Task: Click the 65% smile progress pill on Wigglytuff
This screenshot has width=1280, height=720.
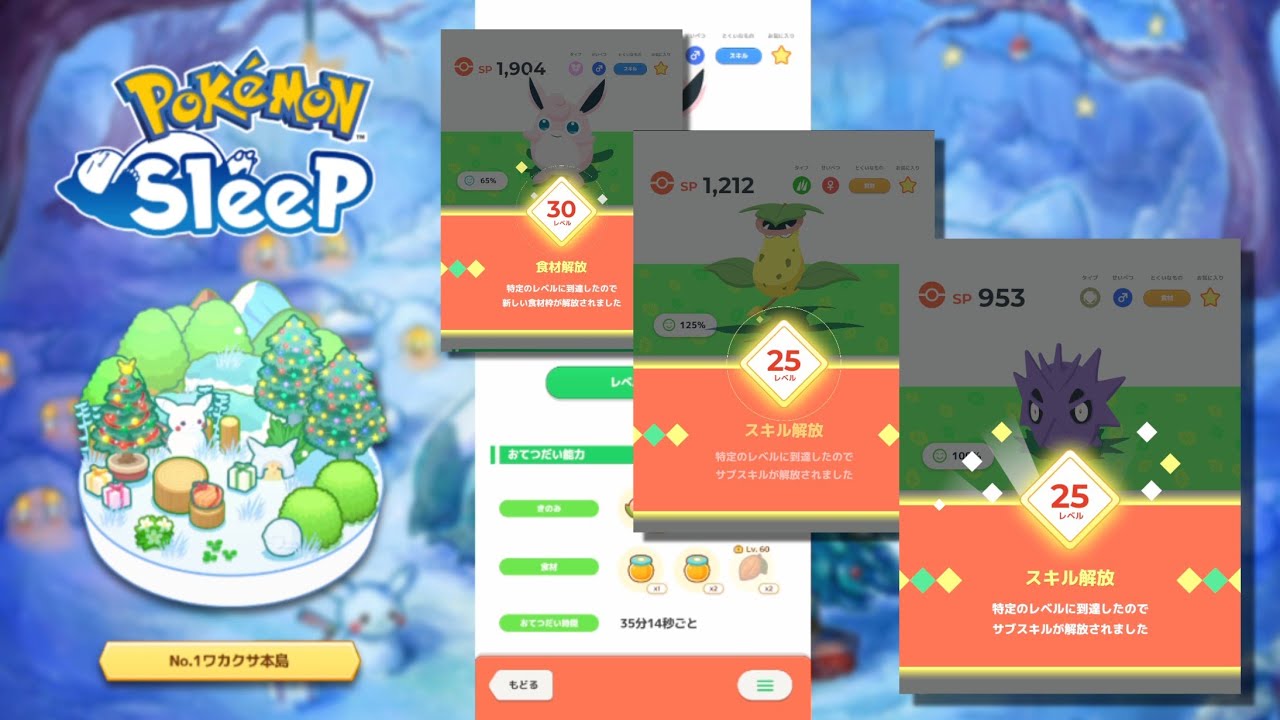Action: tap(482, 181)
